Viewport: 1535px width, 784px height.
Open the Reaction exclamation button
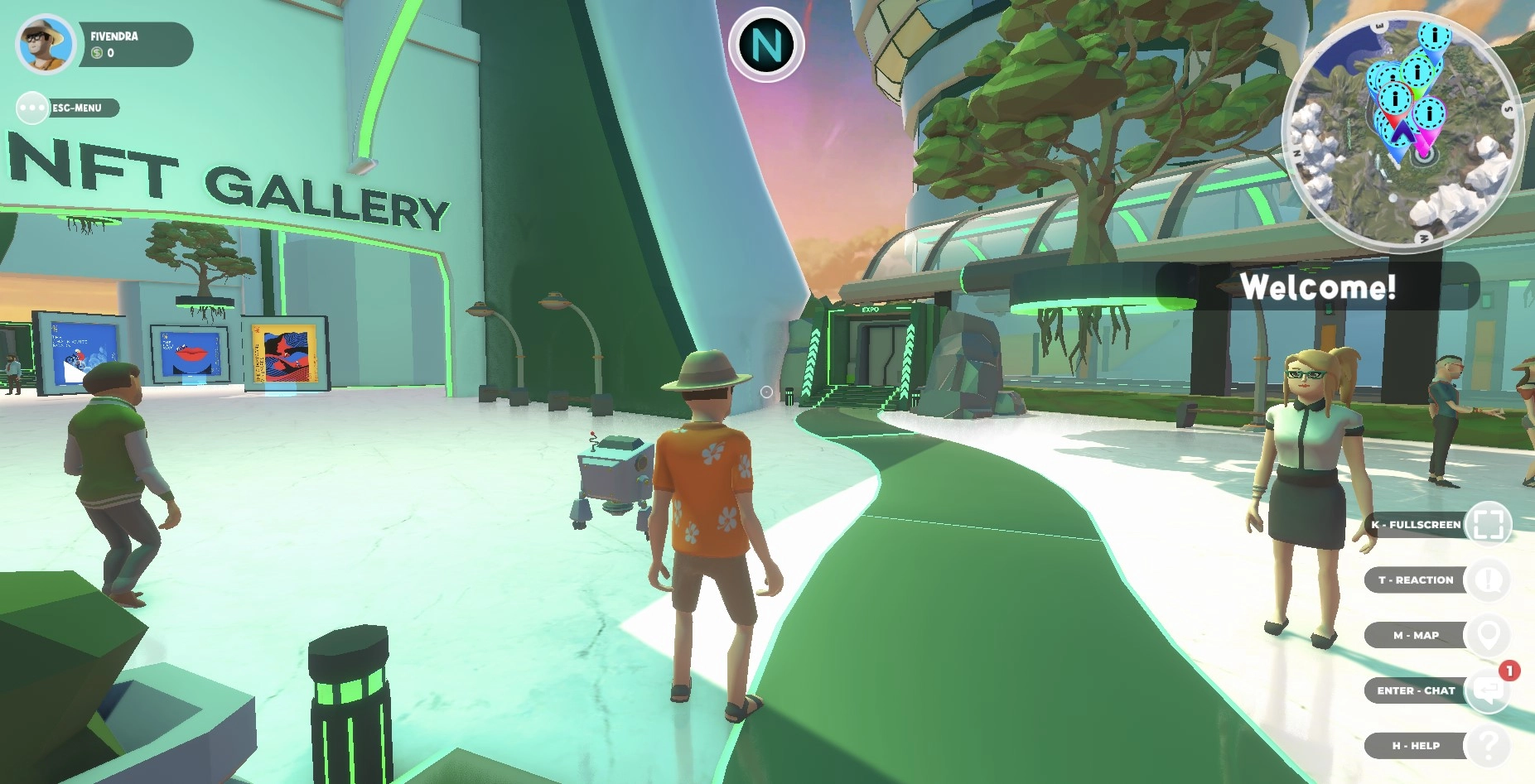click(x=1488, y=580)
